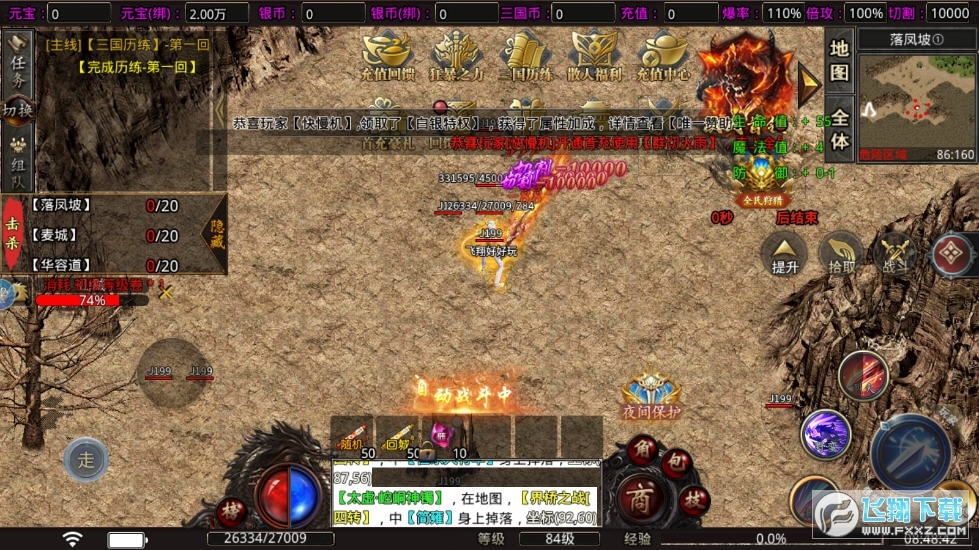
Task: Switch to the 组队 team tab
Action: (x=18, y=160)
